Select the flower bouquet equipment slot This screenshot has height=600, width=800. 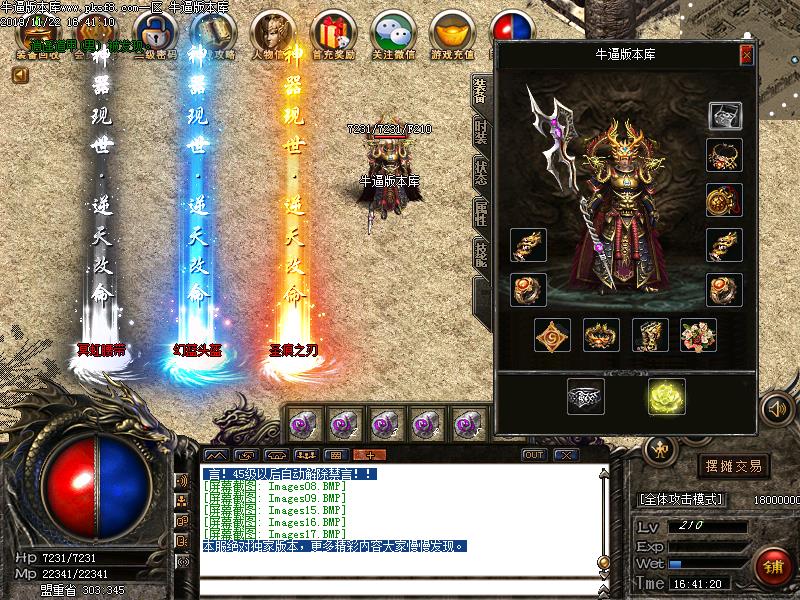(698, 335)
